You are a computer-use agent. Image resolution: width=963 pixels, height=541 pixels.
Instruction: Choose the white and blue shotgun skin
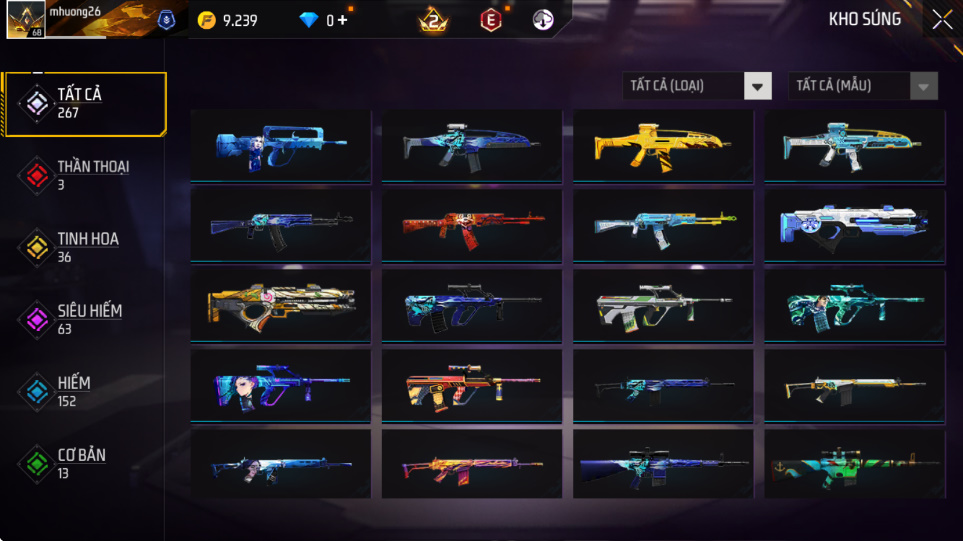(854, 225)
